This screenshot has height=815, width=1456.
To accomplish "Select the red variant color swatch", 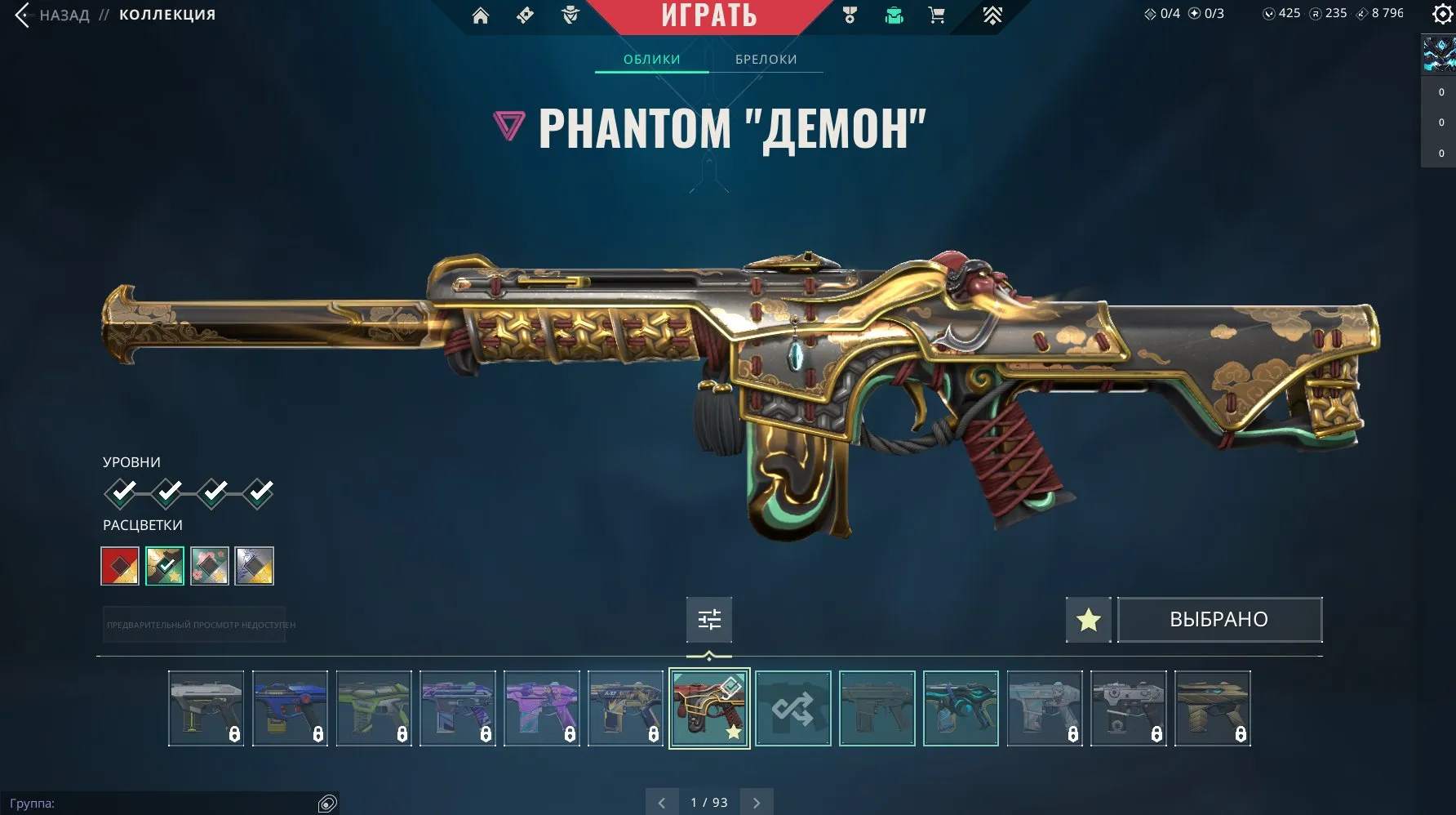I will coord(119,566).
